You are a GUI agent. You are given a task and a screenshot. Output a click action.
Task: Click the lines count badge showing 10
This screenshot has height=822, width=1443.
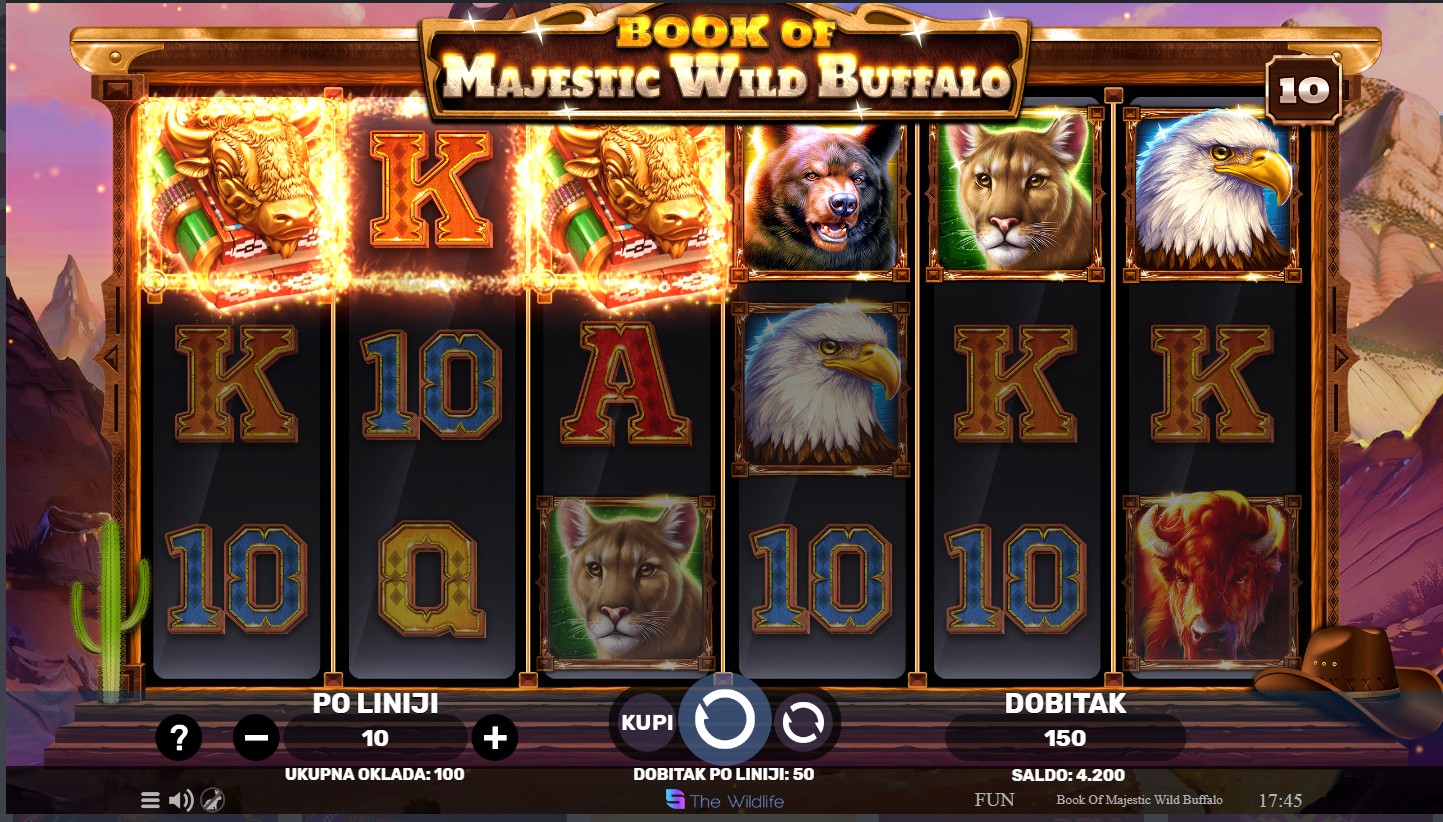pyautogui.click(x=1304, y=91)
